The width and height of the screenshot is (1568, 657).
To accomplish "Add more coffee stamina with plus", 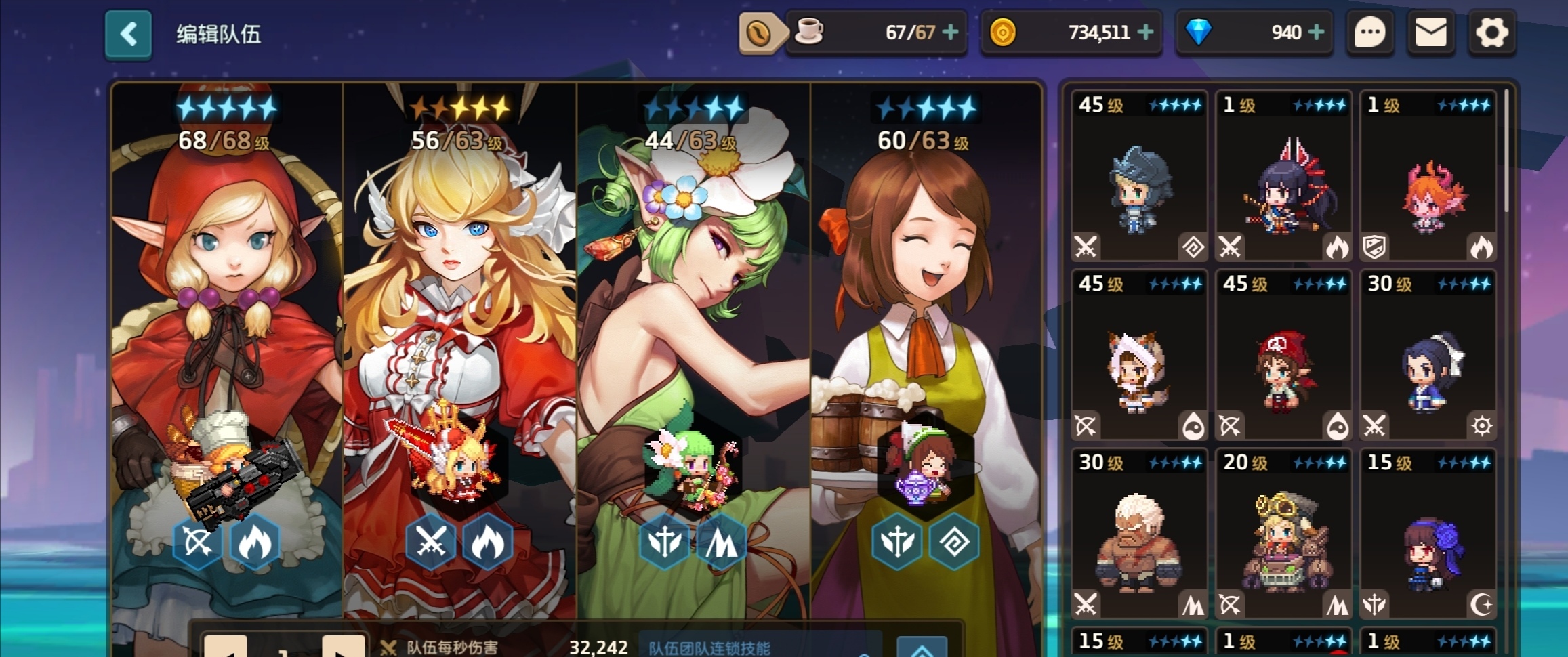I will pyautogui.click(x=951, y=32).
